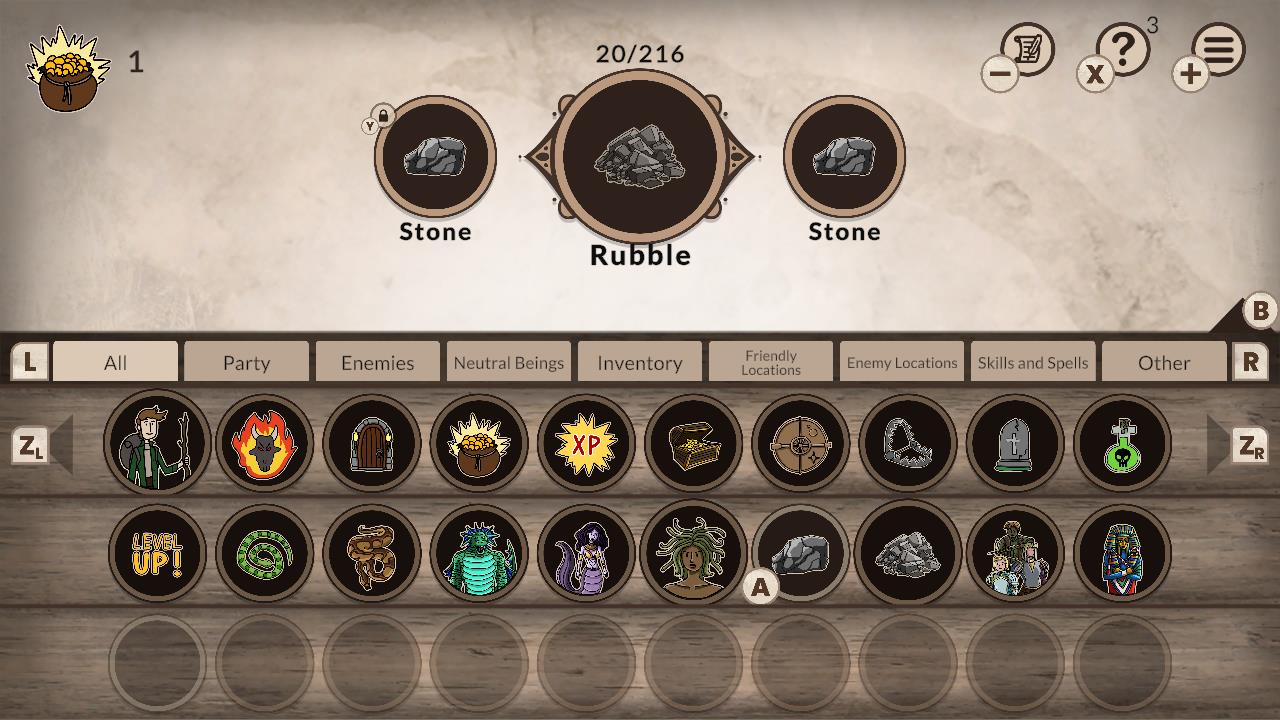Image resolution: width=1280 pixels, height=720 pixels.
Task: Select the bear trap icon
Action: (x=908, y=444)
